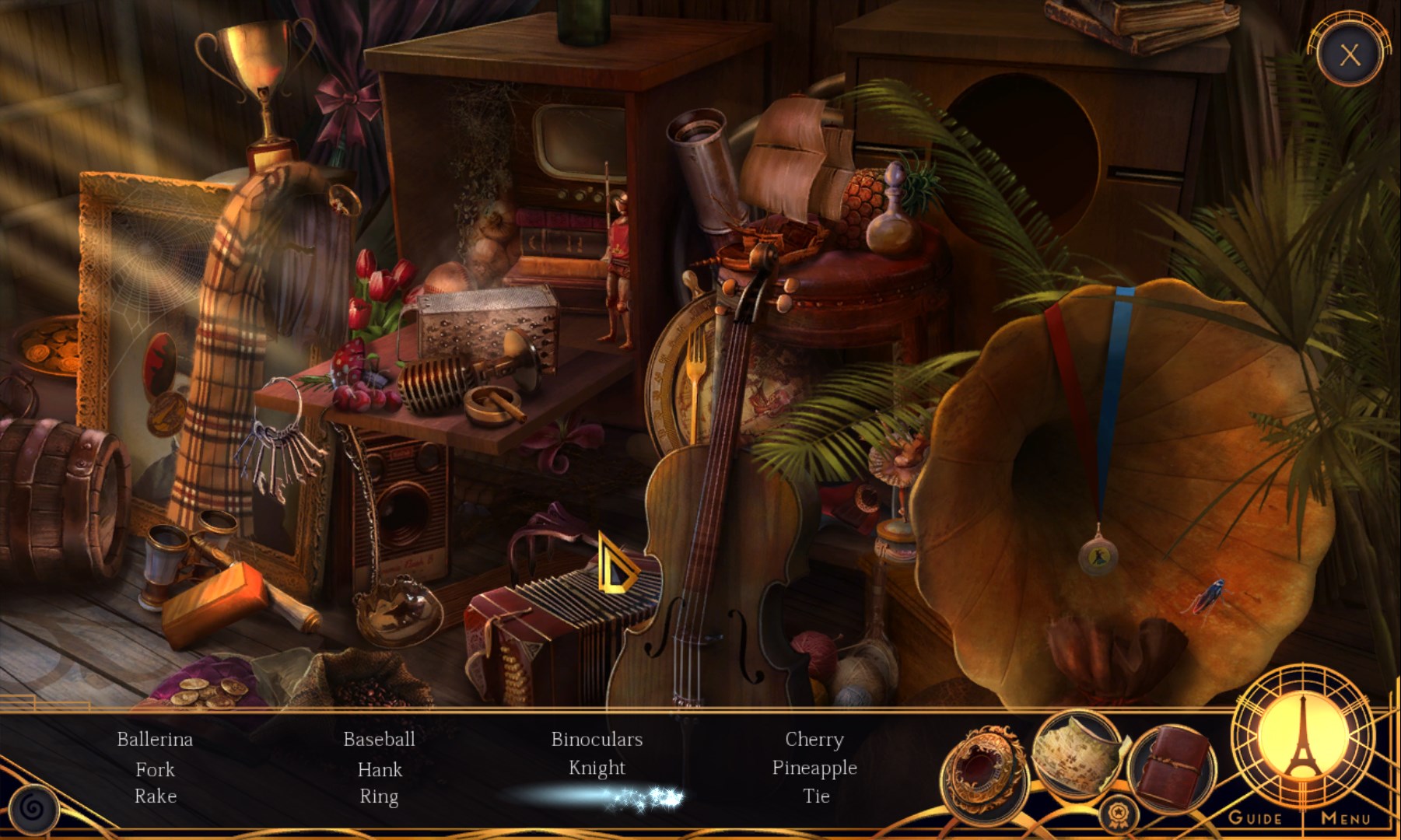Screen dimensions: 1401x840
Task: Select the Knight list entry
Action: [x=597, y=768]
